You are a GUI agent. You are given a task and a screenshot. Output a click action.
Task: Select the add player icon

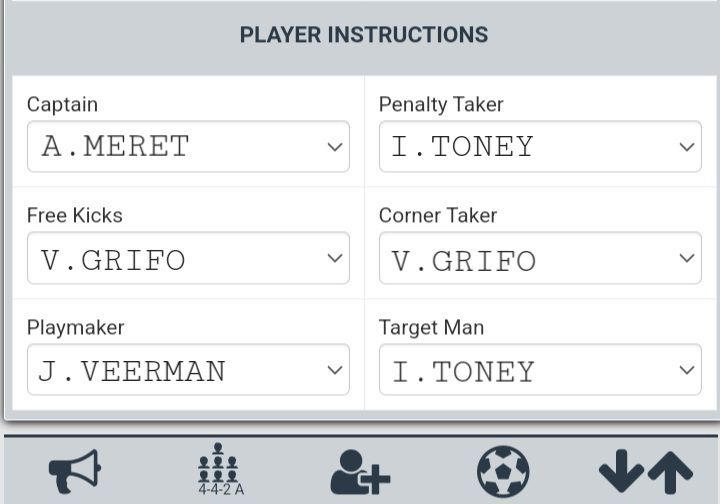[360, 471]
